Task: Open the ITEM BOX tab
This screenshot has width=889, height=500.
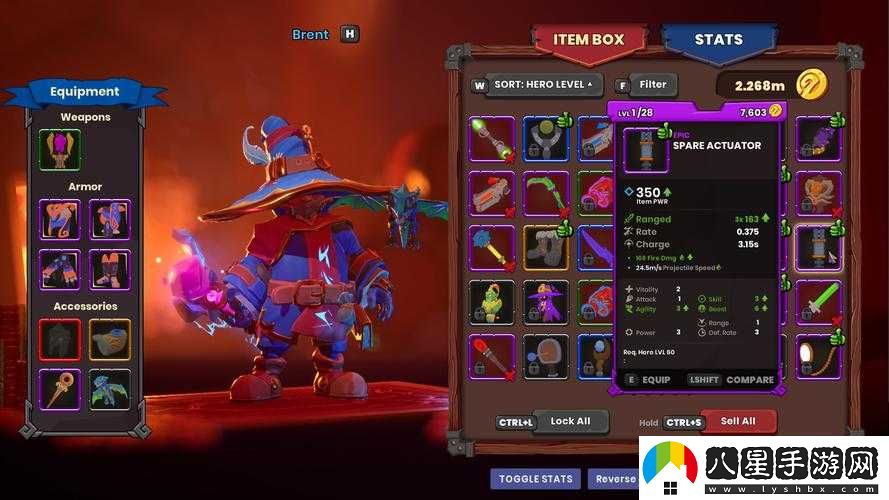Action: 588,41
